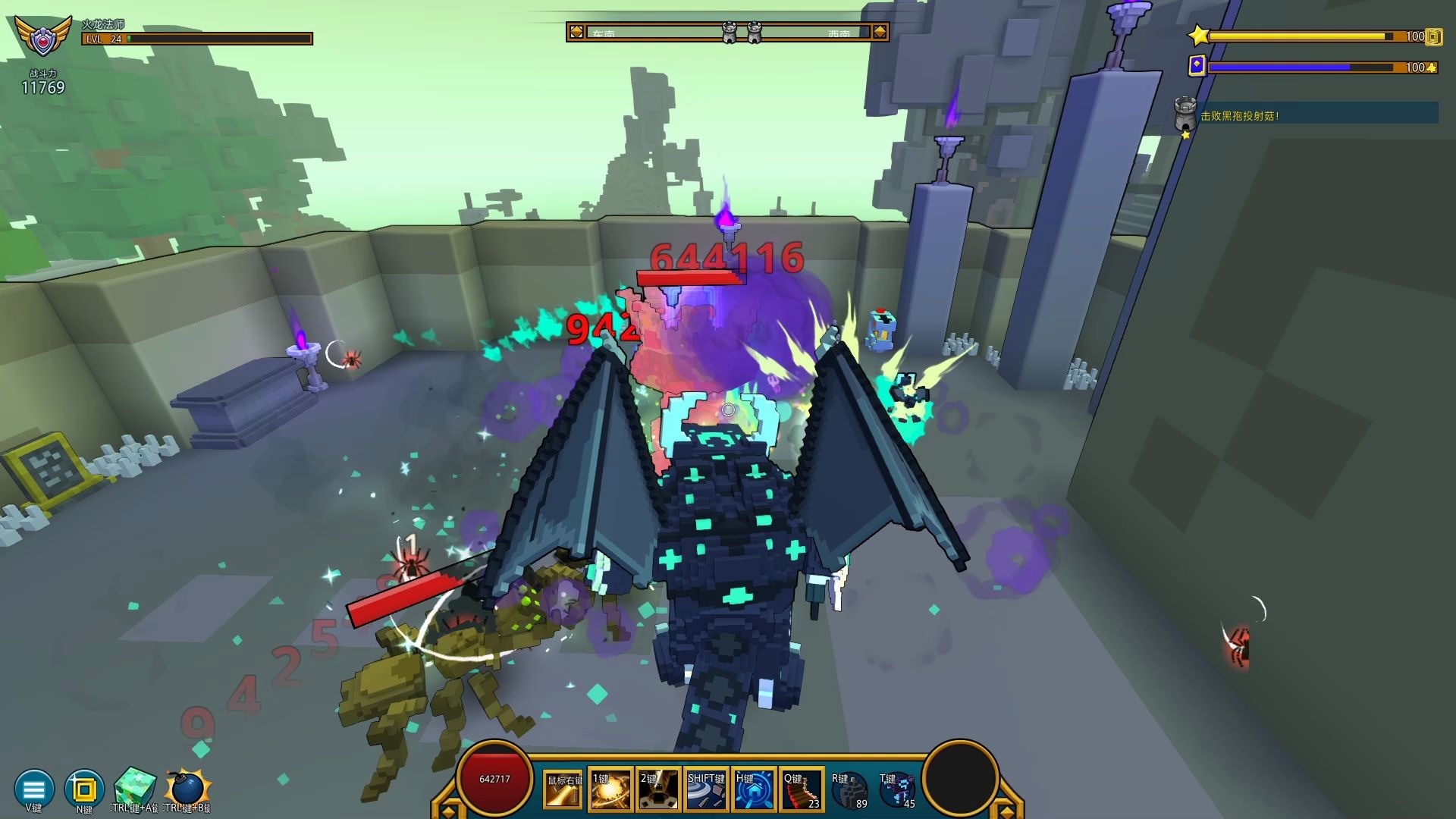Activate the dragon form ability in slot 2
The height and width of the screenshot is (819, 1456).
pos(658,789)
